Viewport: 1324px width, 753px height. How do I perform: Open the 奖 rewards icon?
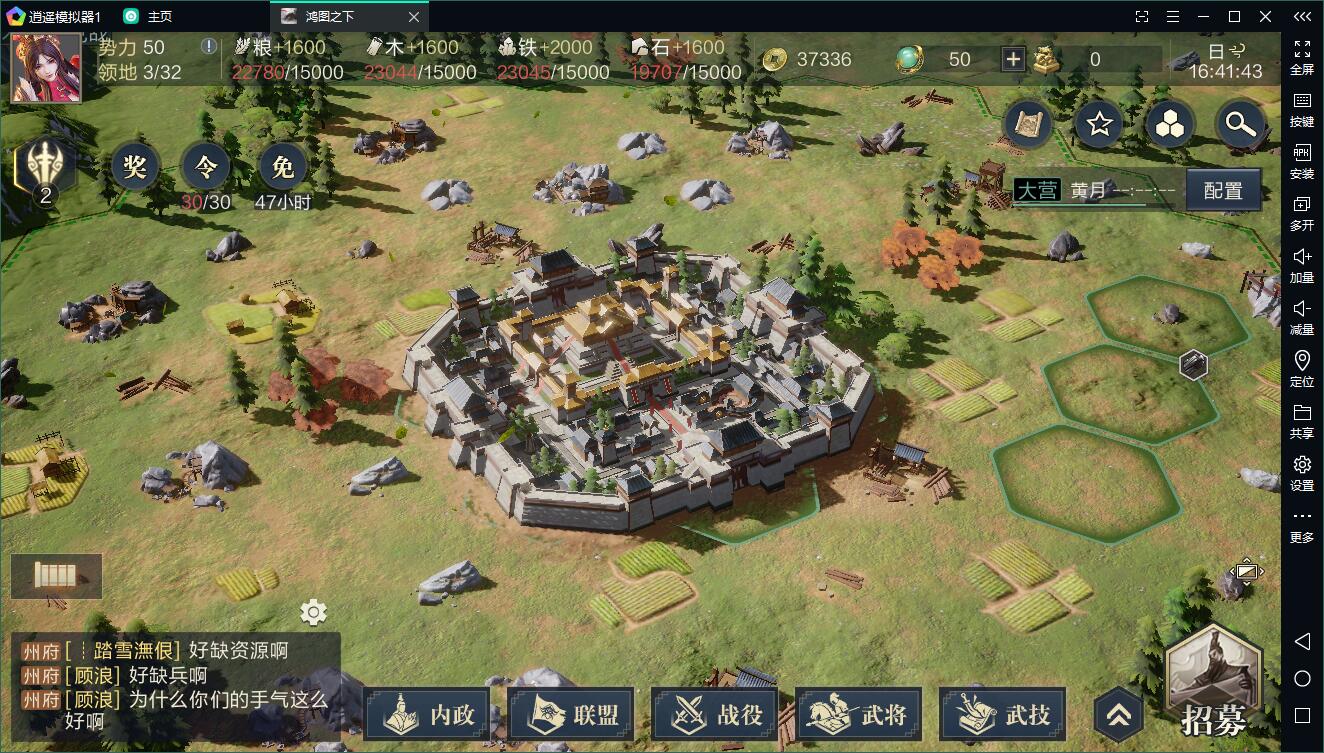point(135,166)
